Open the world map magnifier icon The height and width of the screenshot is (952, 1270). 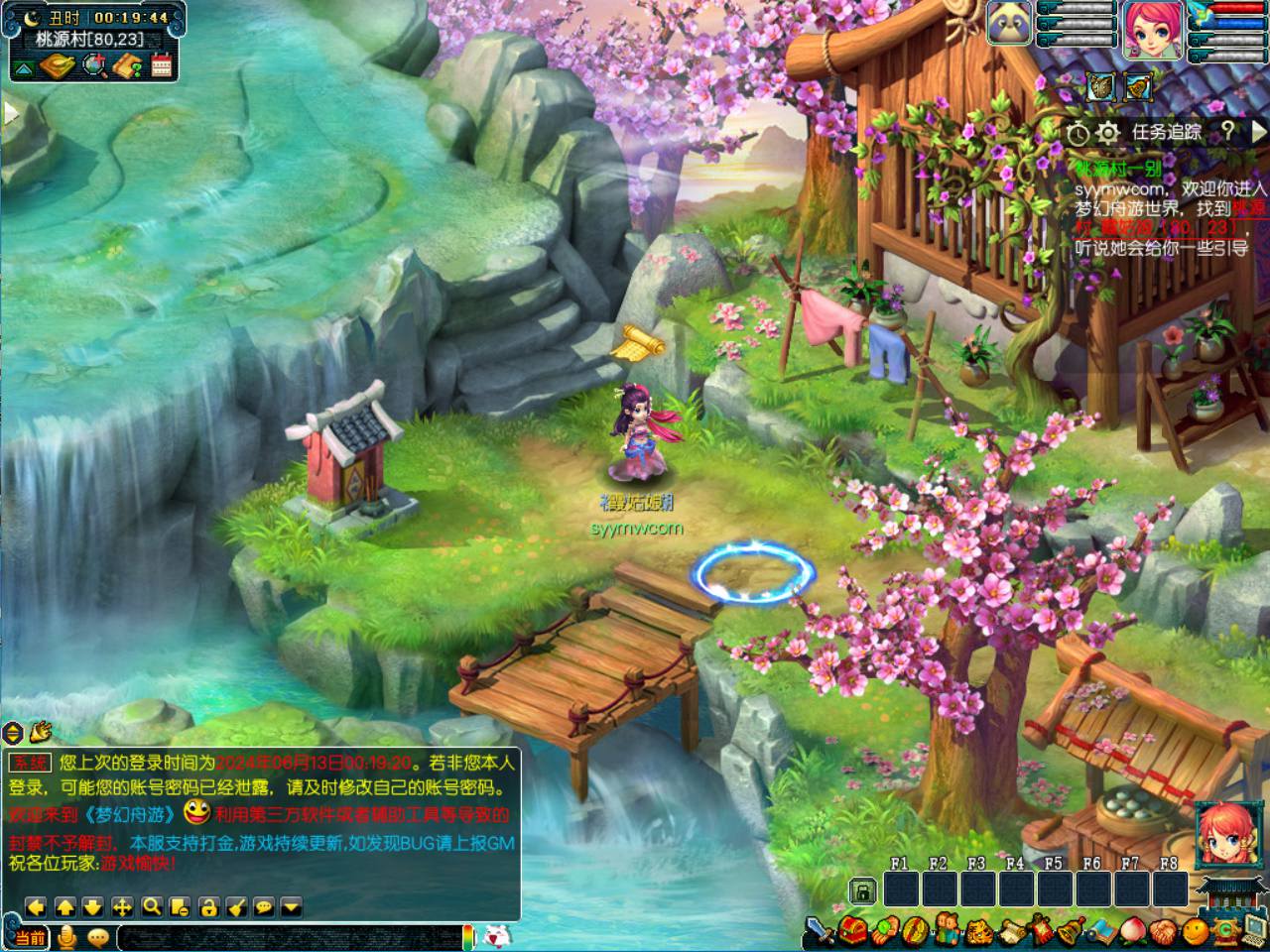coord(95,66)
